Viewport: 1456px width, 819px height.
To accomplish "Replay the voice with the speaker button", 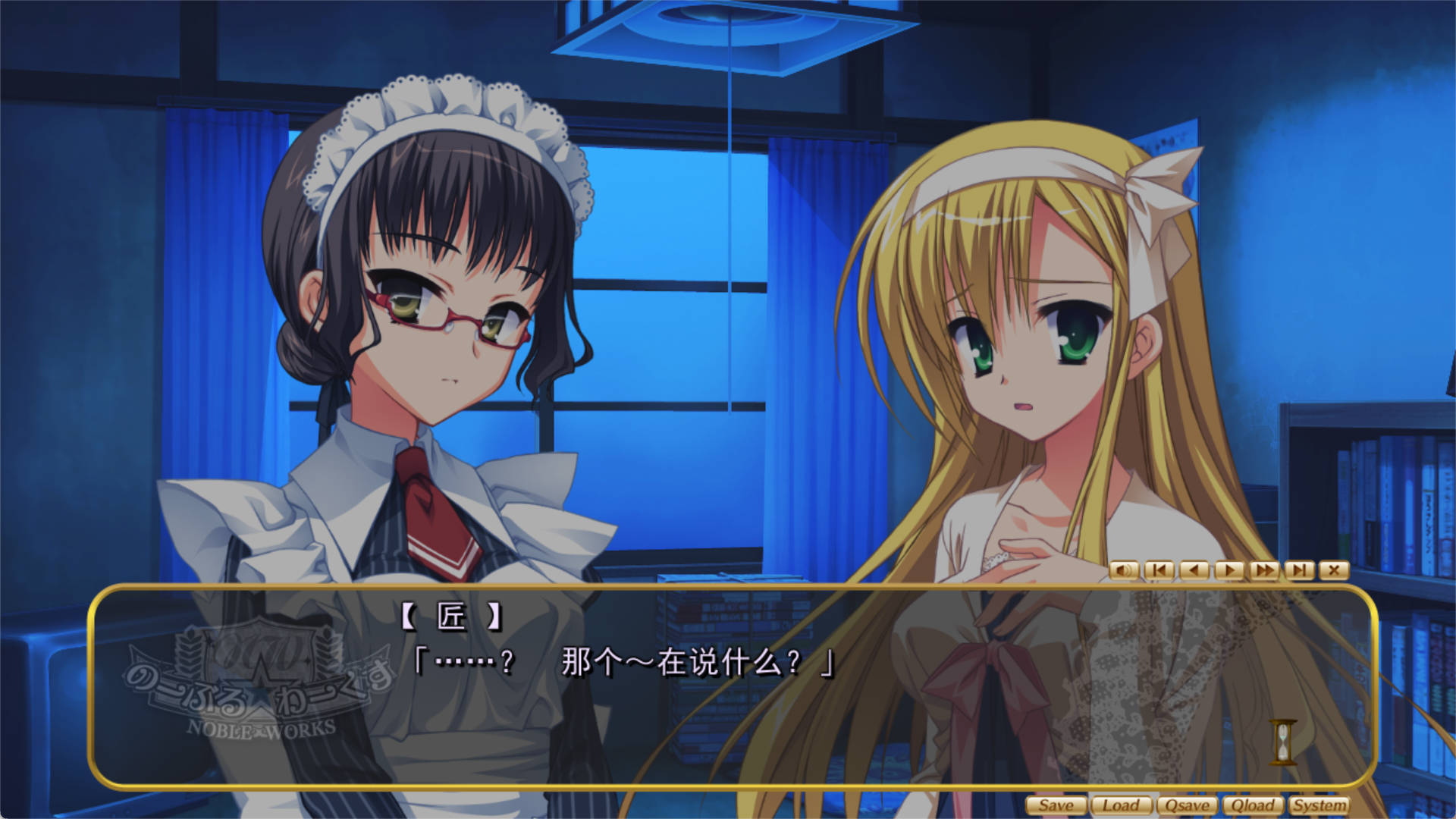I will [1124, 570].
